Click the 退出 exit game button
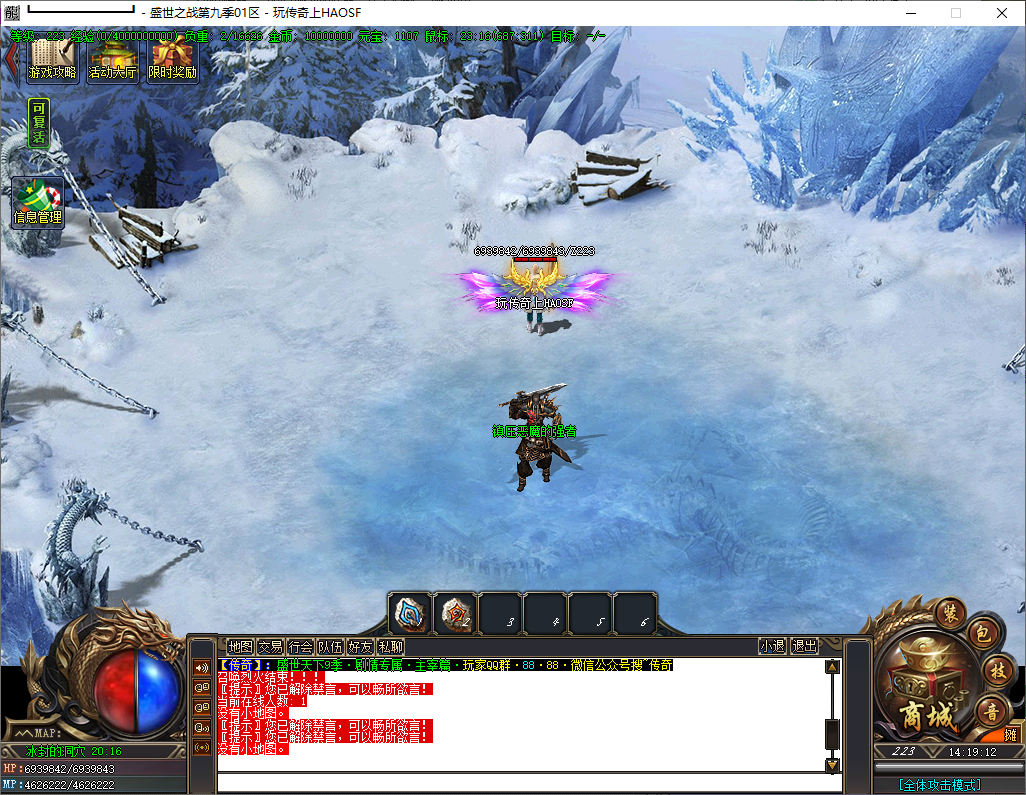Screen dimensions: 1026x795 804,647
